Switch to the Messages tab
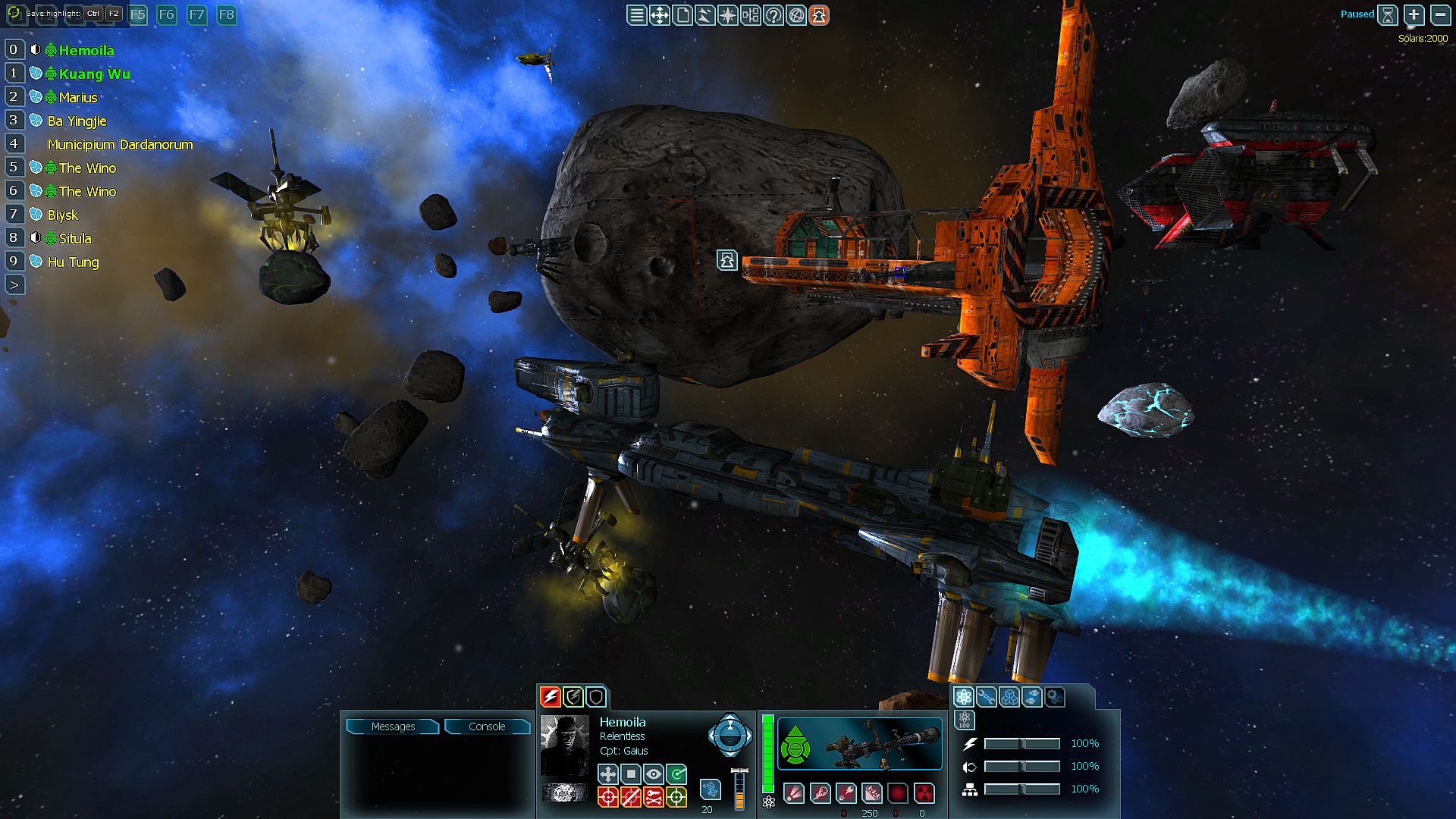This screenshot has height=819, width=1456. click(x=393, y=726)
